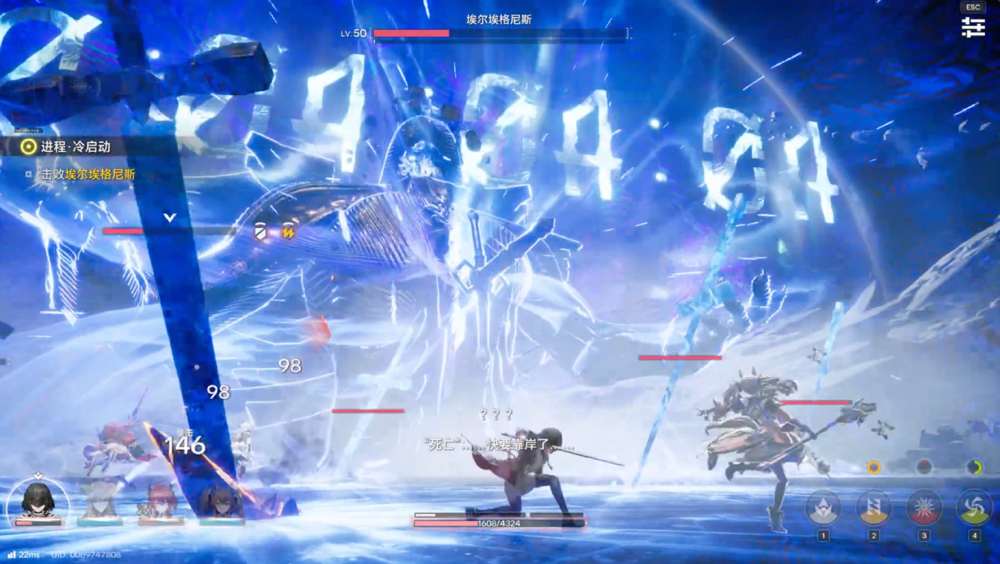Open the 进程·冷启动 quest tracker

point(70,146)
